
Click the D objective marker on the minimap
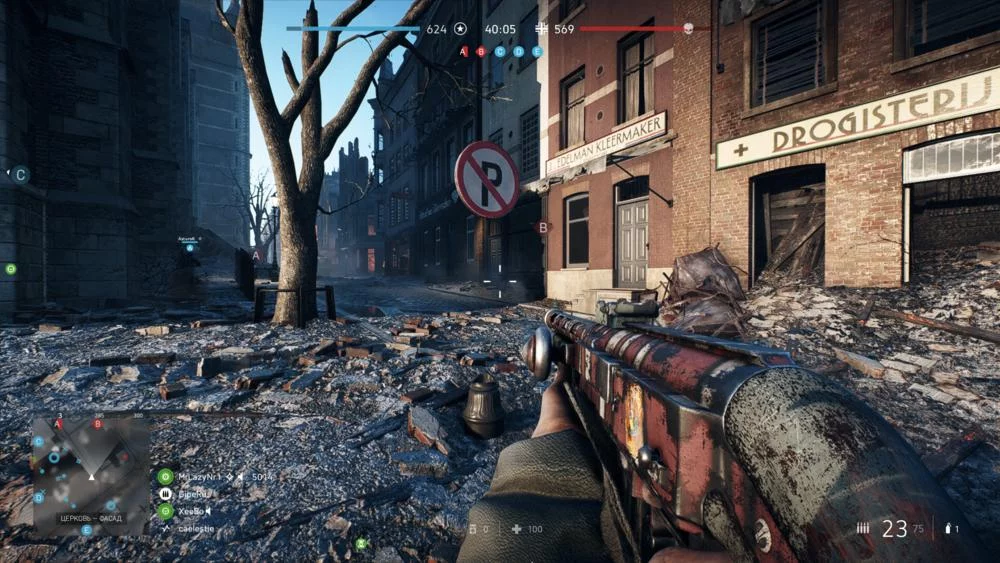pyautogui.click(x=39, y=497)
